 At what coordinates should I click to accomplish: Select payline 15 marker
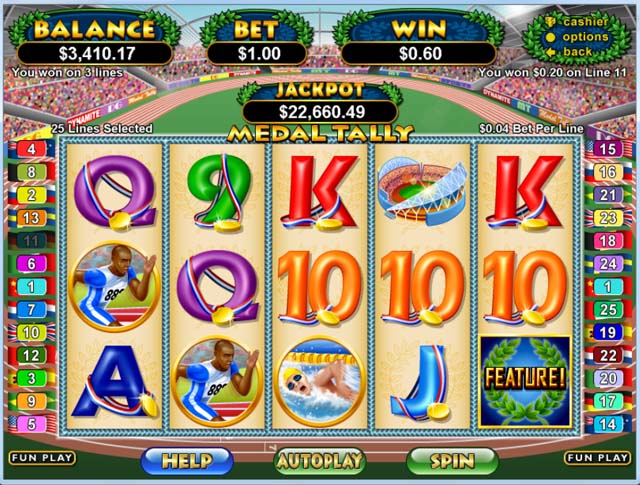coord(607,149)
